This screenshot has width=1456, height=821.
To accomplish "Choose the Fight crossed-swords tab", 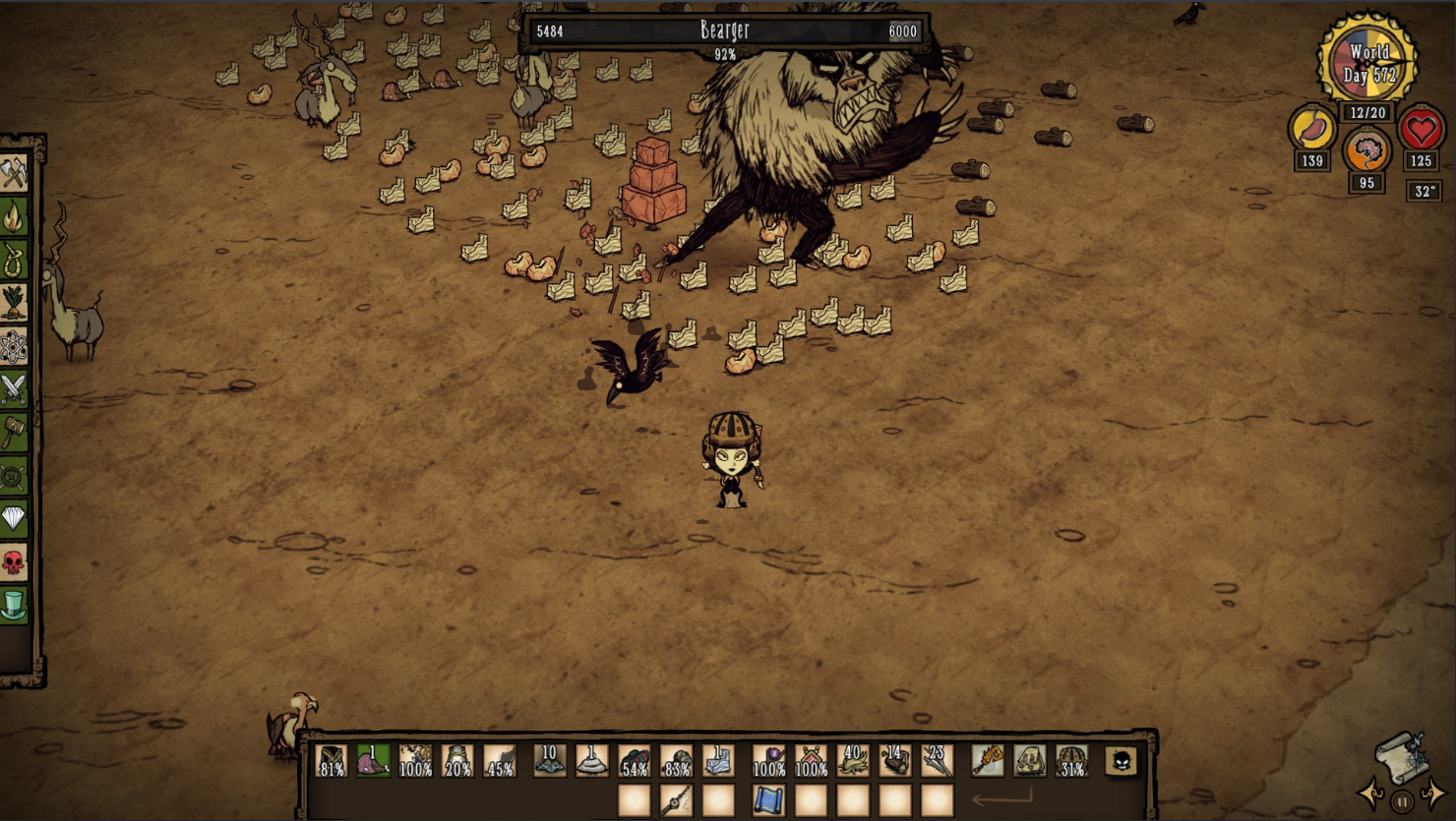I will pos(14,390).
